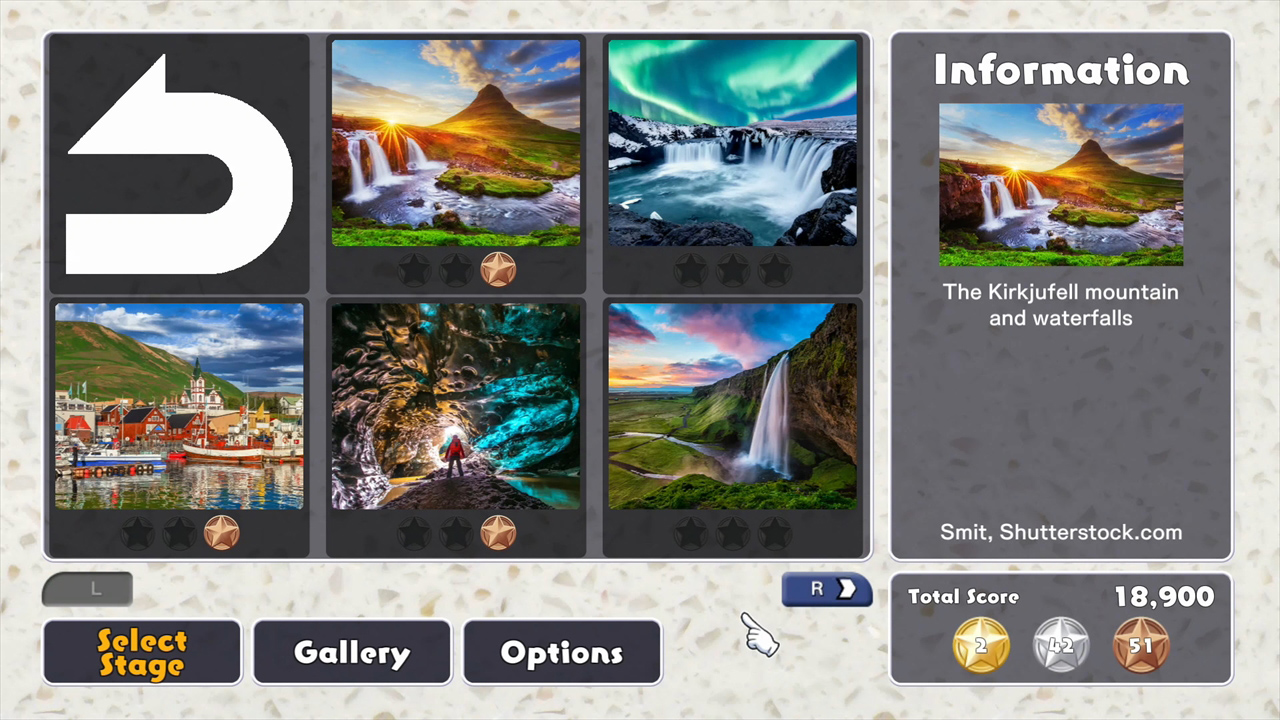Click the bronze medal counter showing 51
Image resolution: width=1280 pixels, height=720 pixels.
pyautogui.click(x=1141, y=645)
